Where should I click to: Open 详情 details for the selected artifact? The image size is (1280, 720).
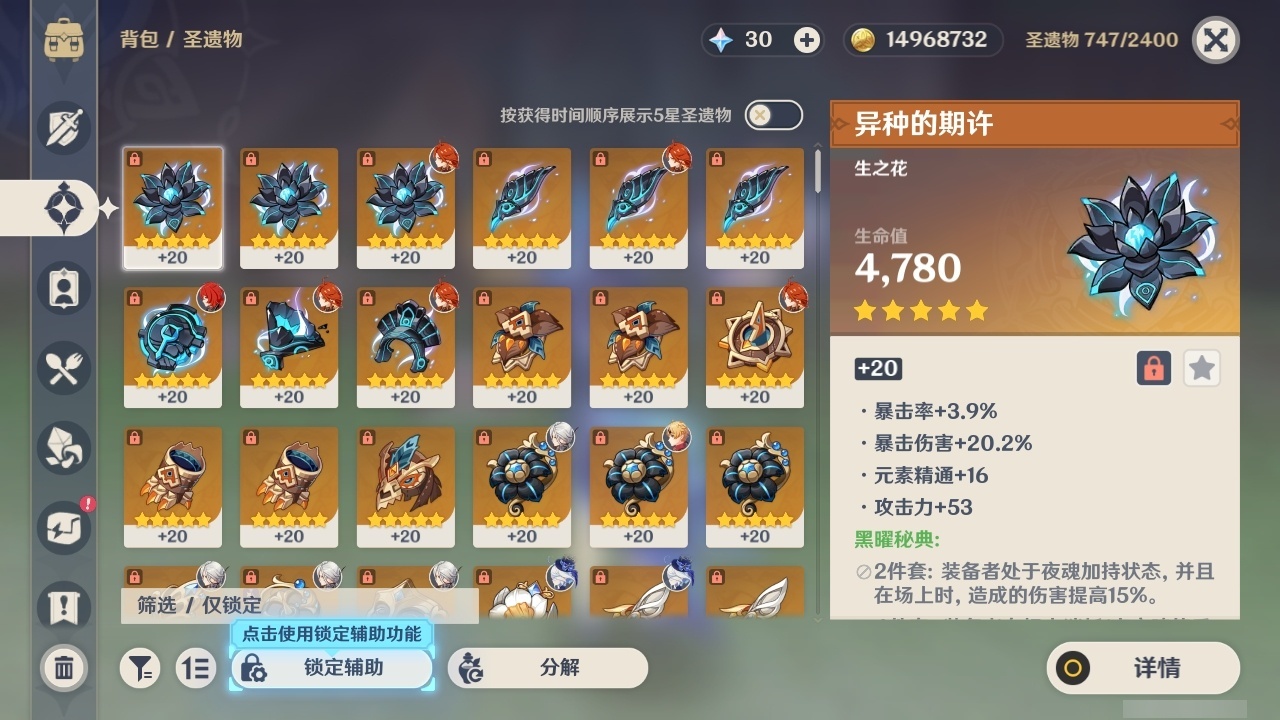[1142, 668]
